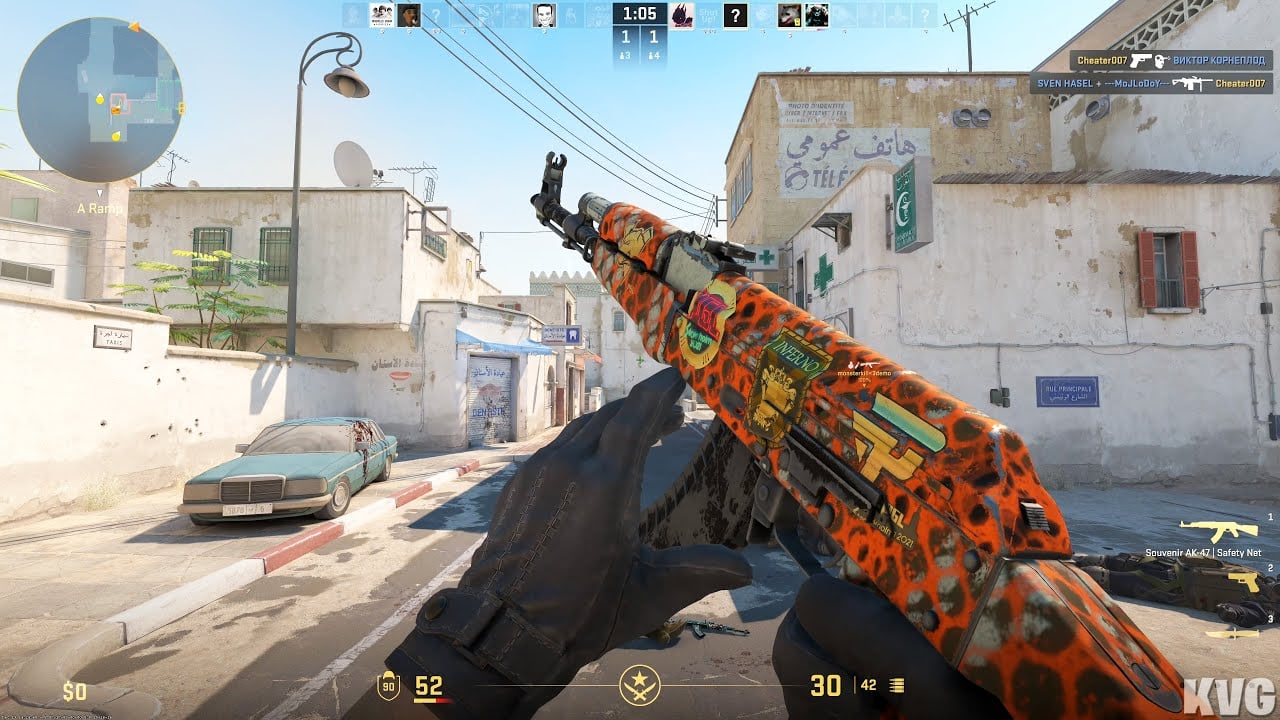Select the possum avatar in the top scoreboard
Image resolution: width=1280 pixels, height=720 pixels.
788,15
